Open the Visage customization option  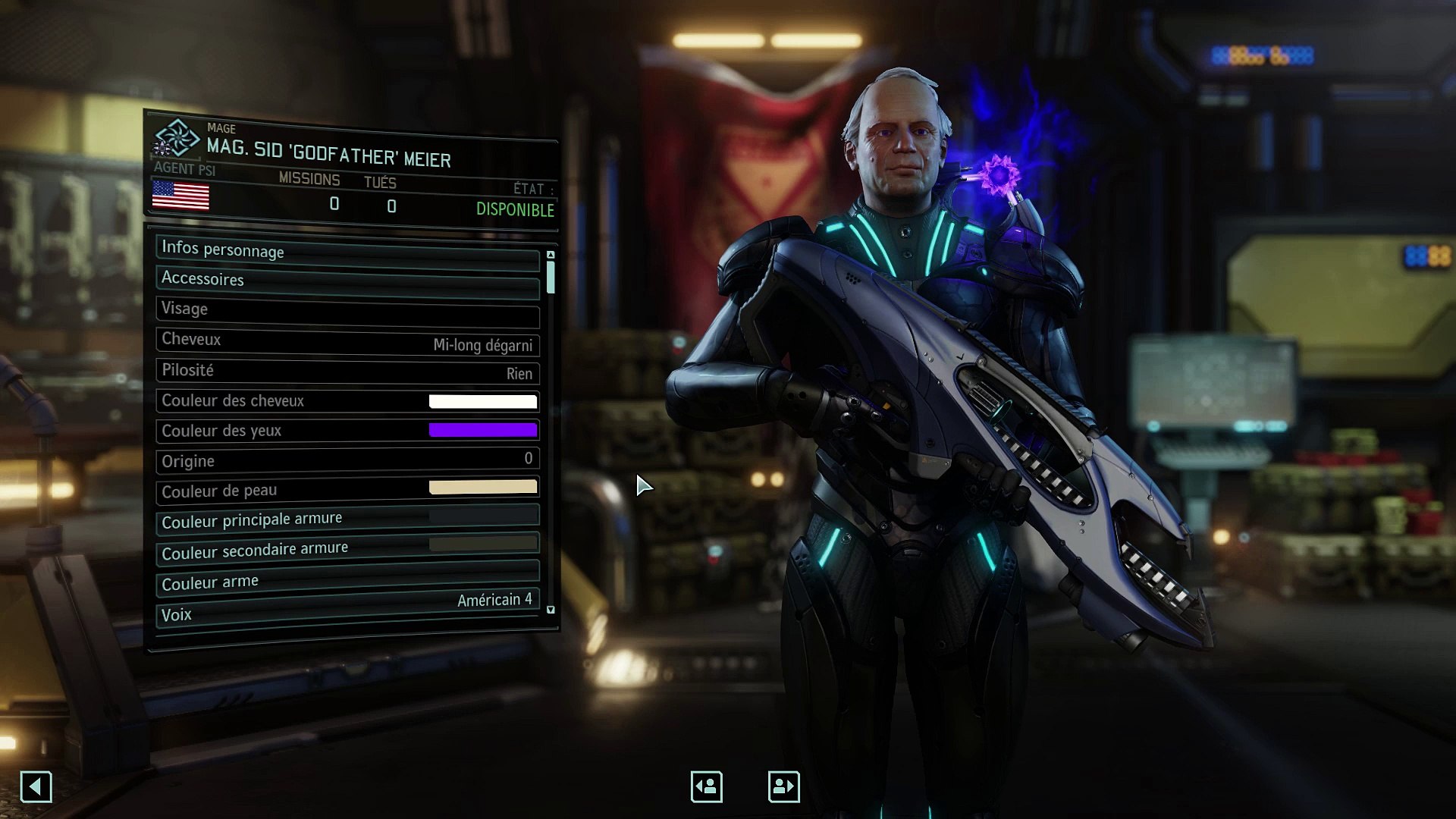point(347,311)
